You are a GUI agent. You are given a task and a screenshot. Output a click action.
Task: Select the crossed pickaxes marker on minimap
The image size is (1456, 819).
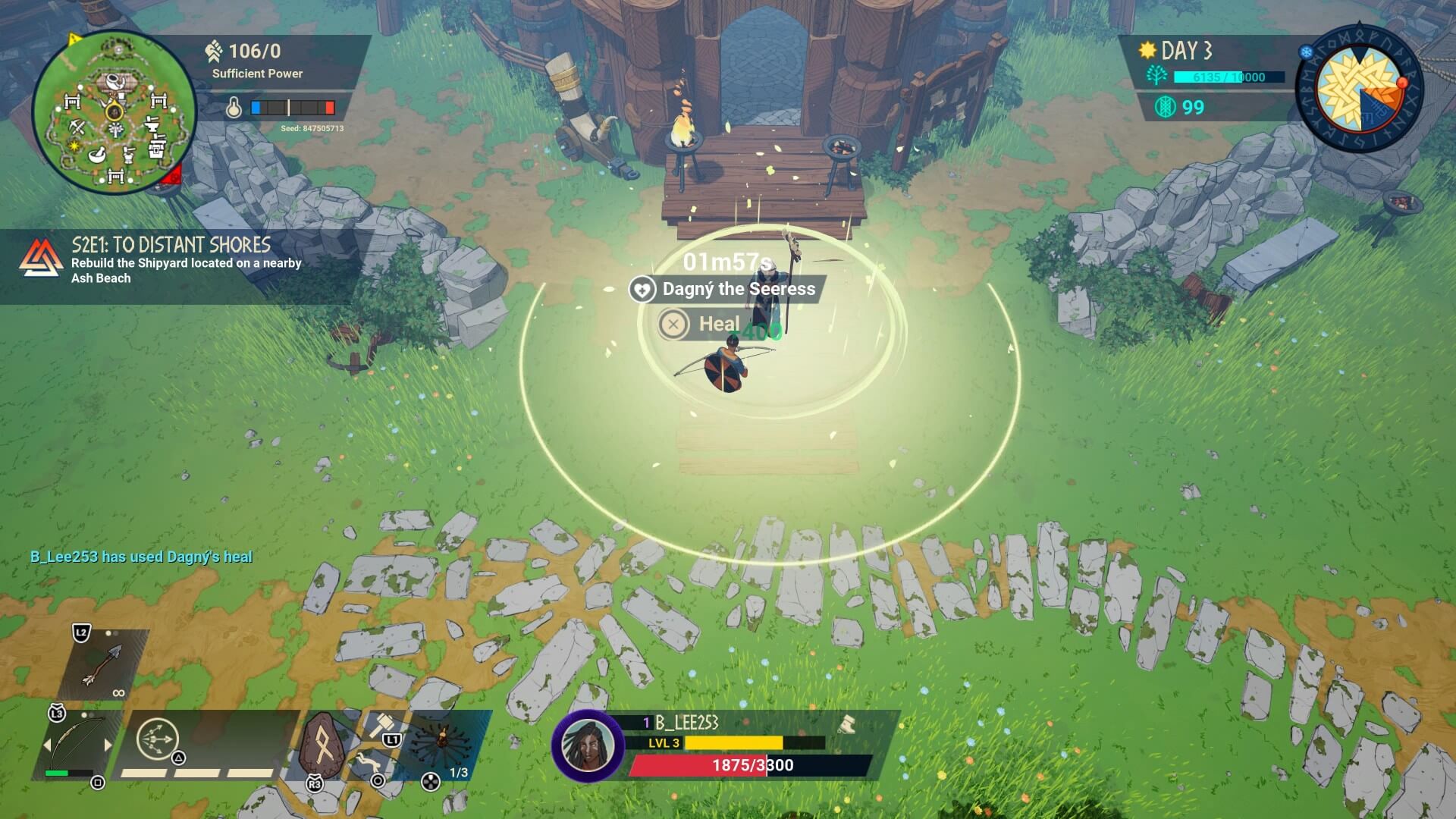[77, 126]
